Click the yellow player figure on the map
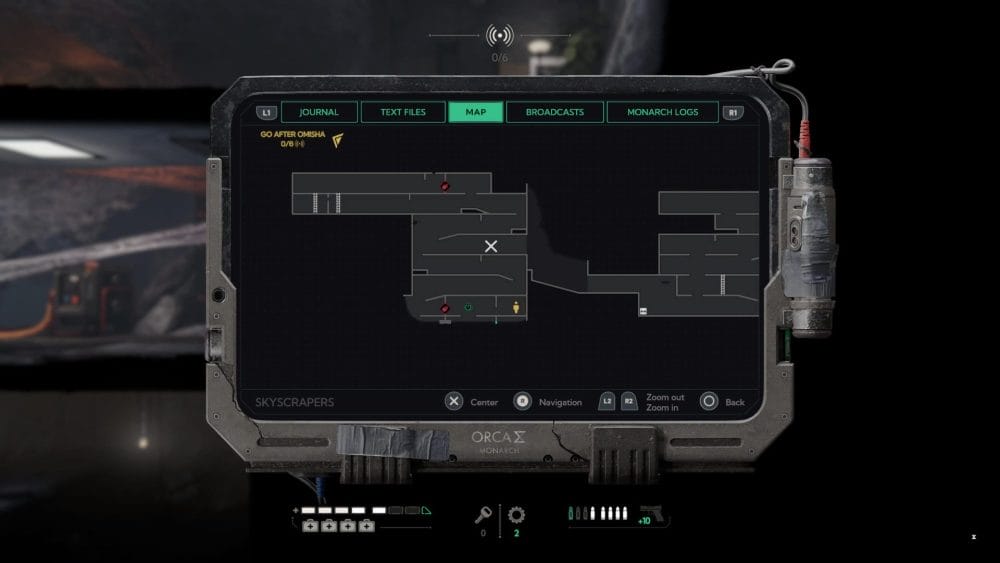 [x=516, y=307]
